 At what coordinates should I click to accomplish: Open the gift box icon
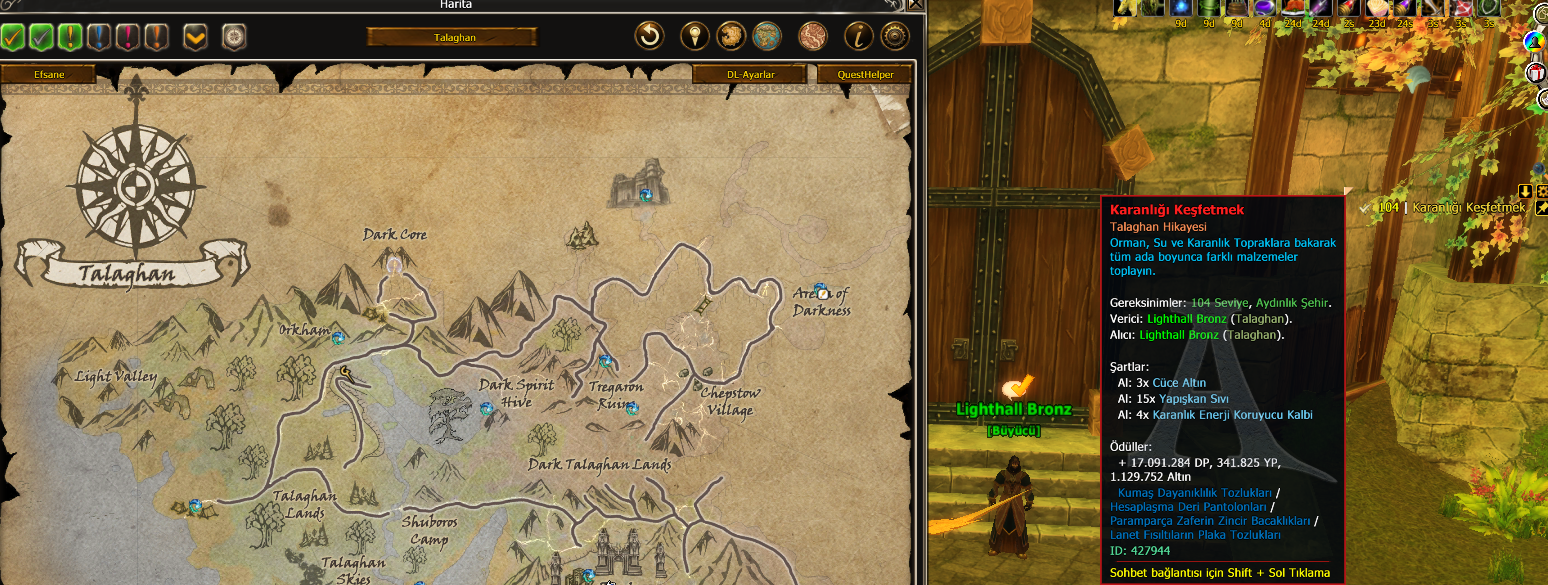coord(1537,73)
